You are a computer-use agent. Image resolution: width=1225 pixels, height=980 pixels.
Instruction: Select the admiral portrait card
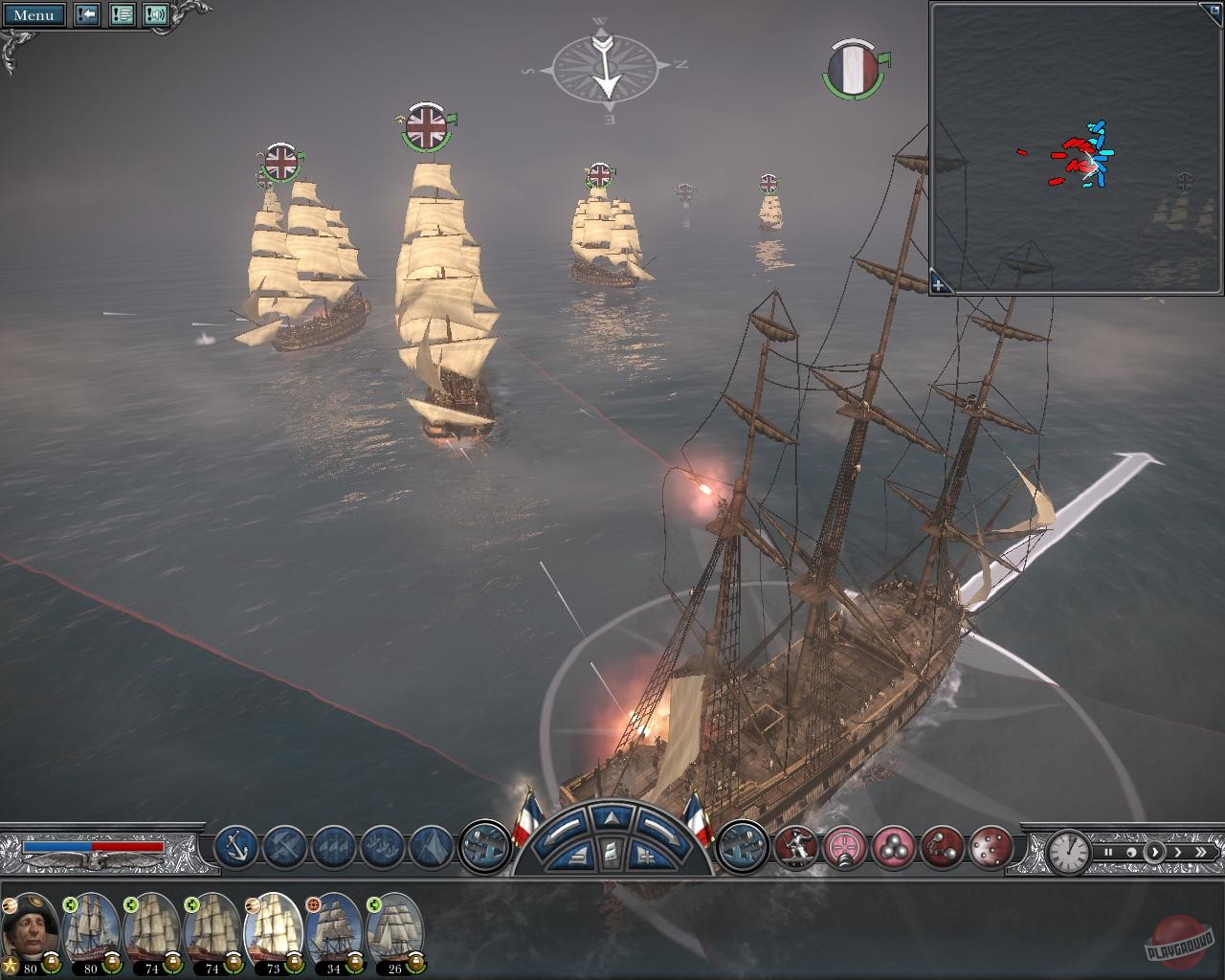tap(31, 933)
